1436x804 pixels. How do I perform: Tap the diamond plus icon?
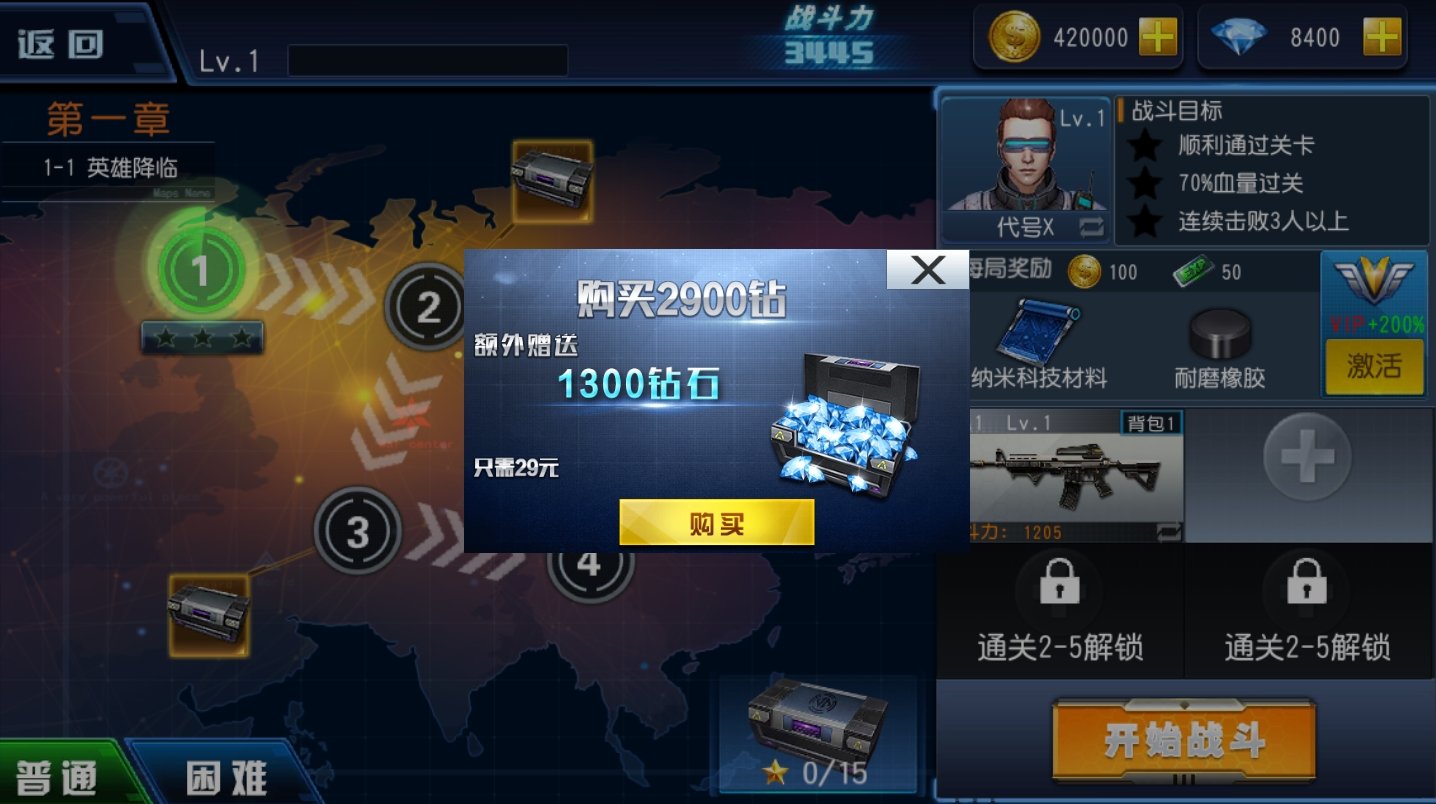[x=1381, y=37]
